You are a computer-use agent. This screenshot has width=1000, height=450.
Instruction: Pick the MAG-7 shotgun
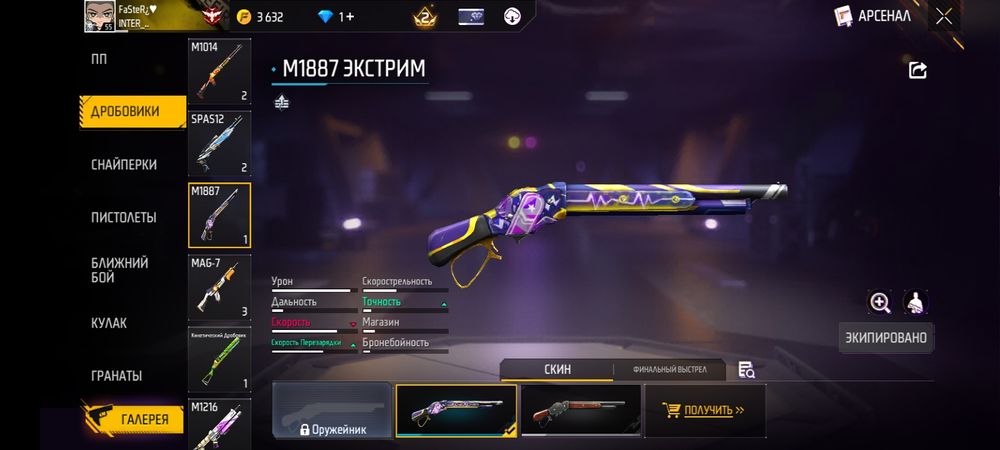point(219,286)
